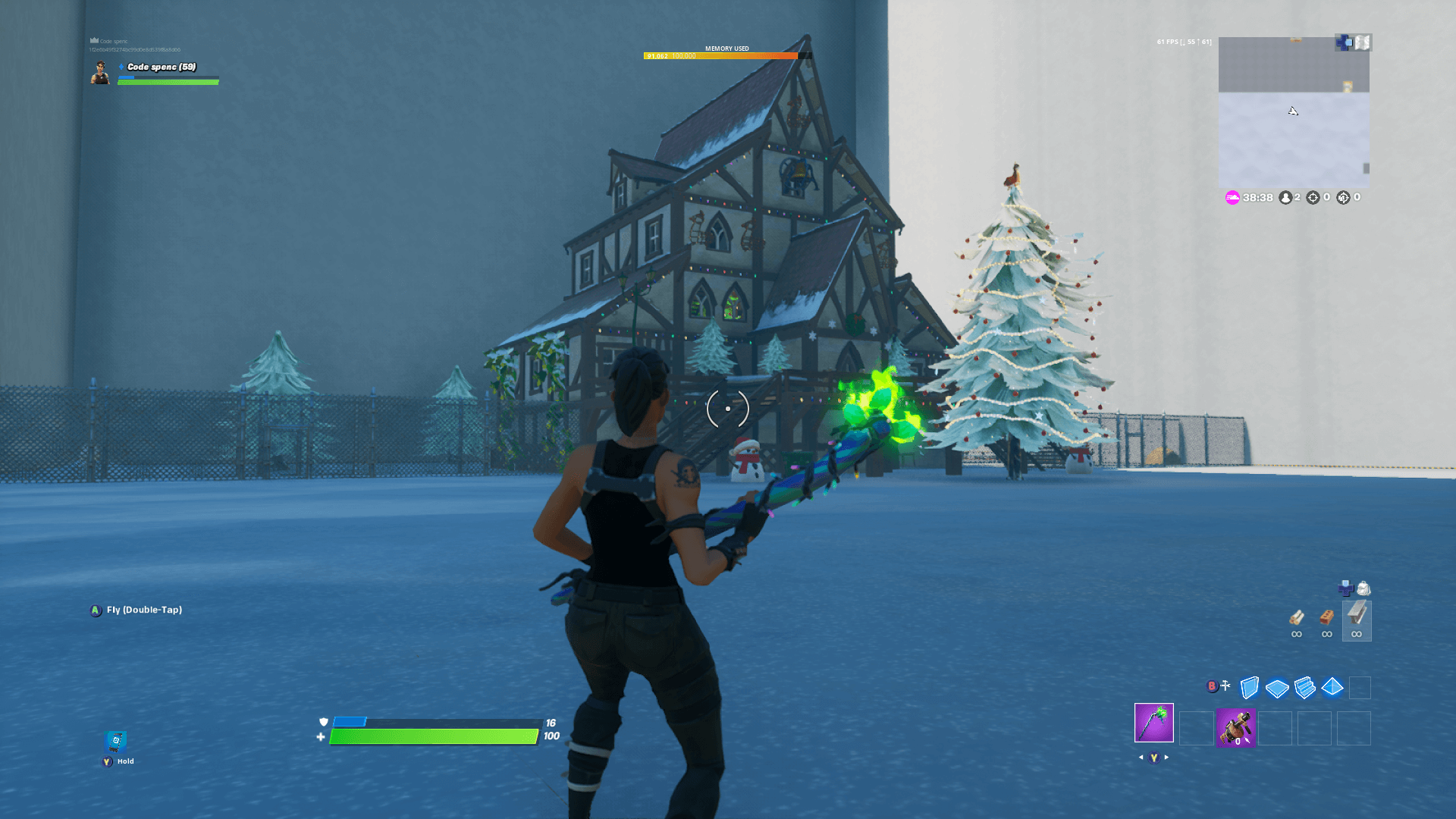
Task: Click the wood resource icon
Action: coord(1295,616)
